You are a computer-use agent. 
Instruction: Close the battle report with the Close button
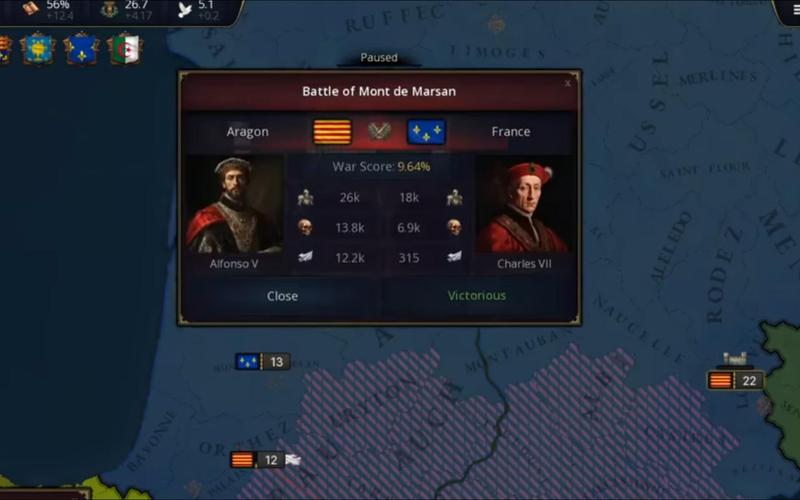tap(282, 296)
